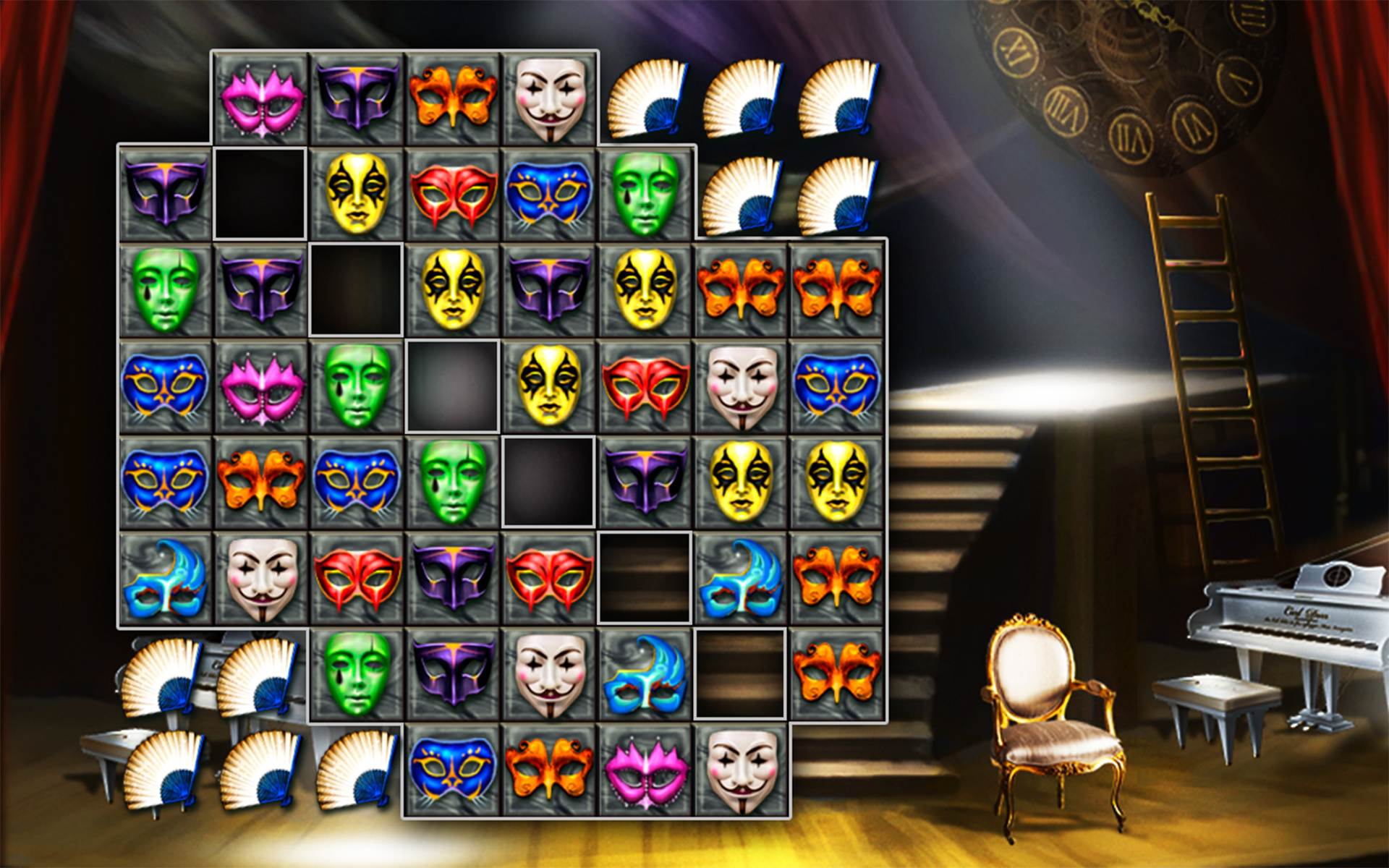1389x868 pixels.
Task: Select the yellow crying mask beside the orange masks
Action: click(x=651, y=289)
